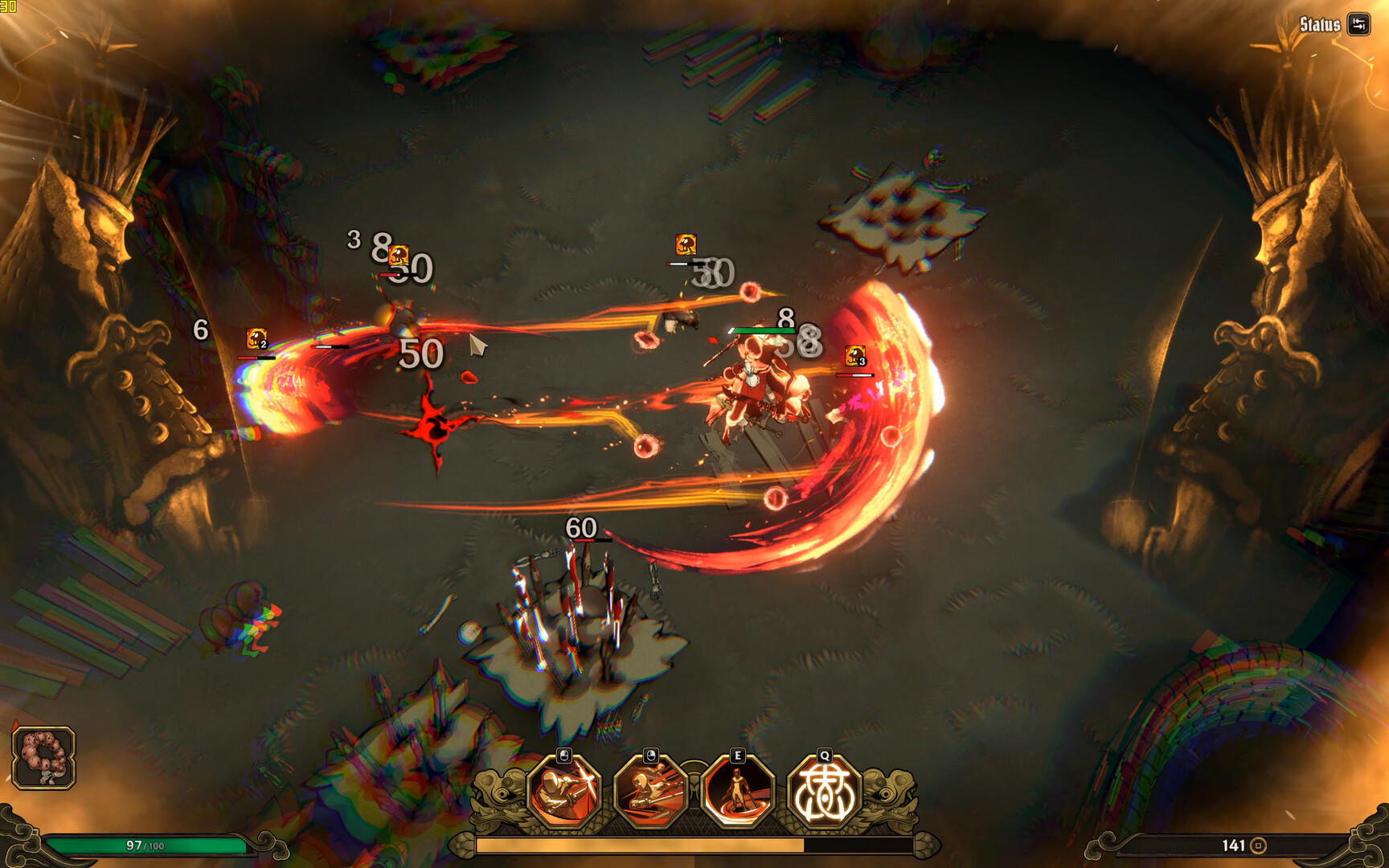The image size is (1389, 868).
Task: Click the red marker on the prayer beads frame
Action: (14, 724)
